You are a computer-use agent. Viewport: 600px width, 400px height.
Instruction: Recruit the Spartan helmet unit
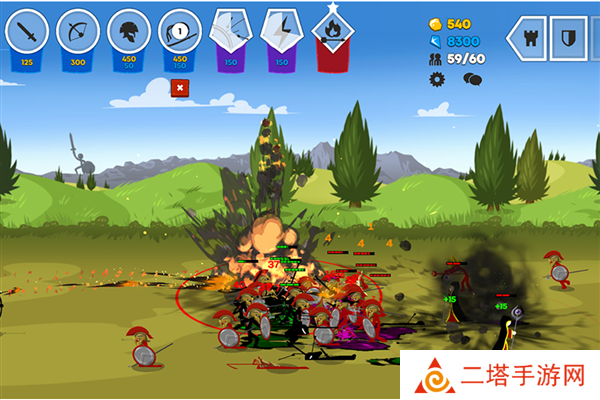pos(128,34)
